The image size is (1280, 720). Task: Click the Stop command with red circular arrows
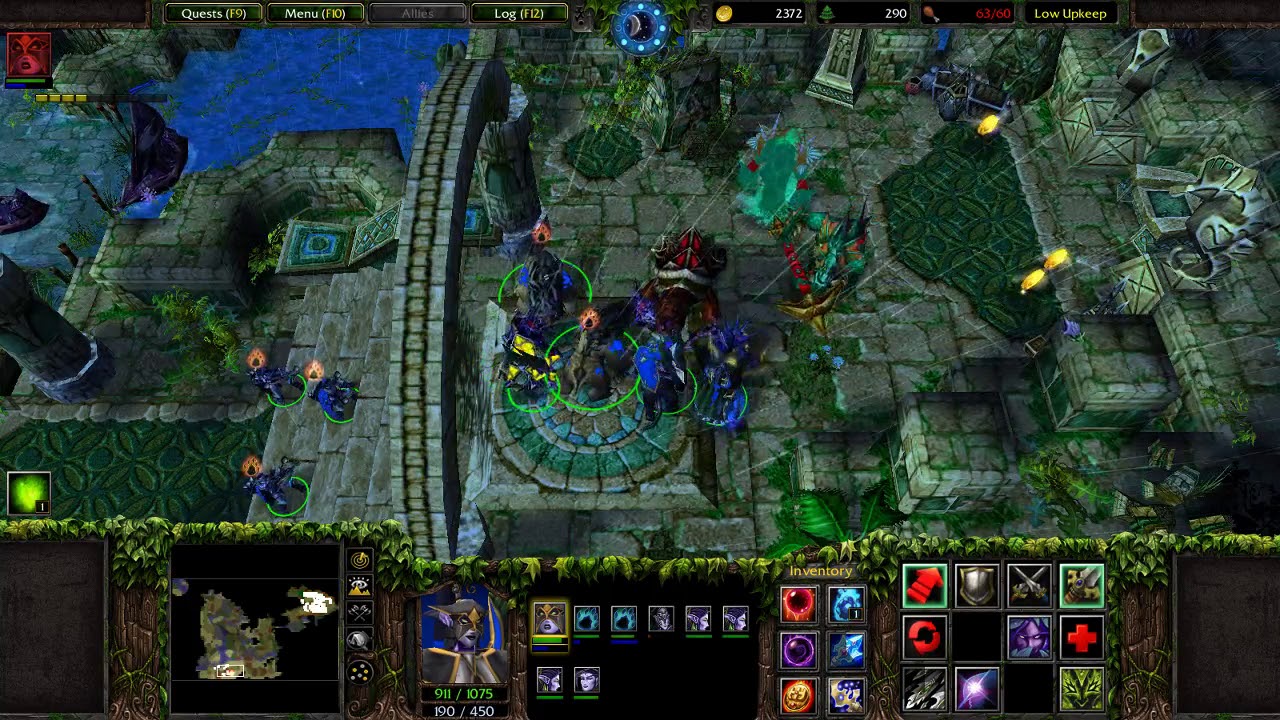click(924, 638)
